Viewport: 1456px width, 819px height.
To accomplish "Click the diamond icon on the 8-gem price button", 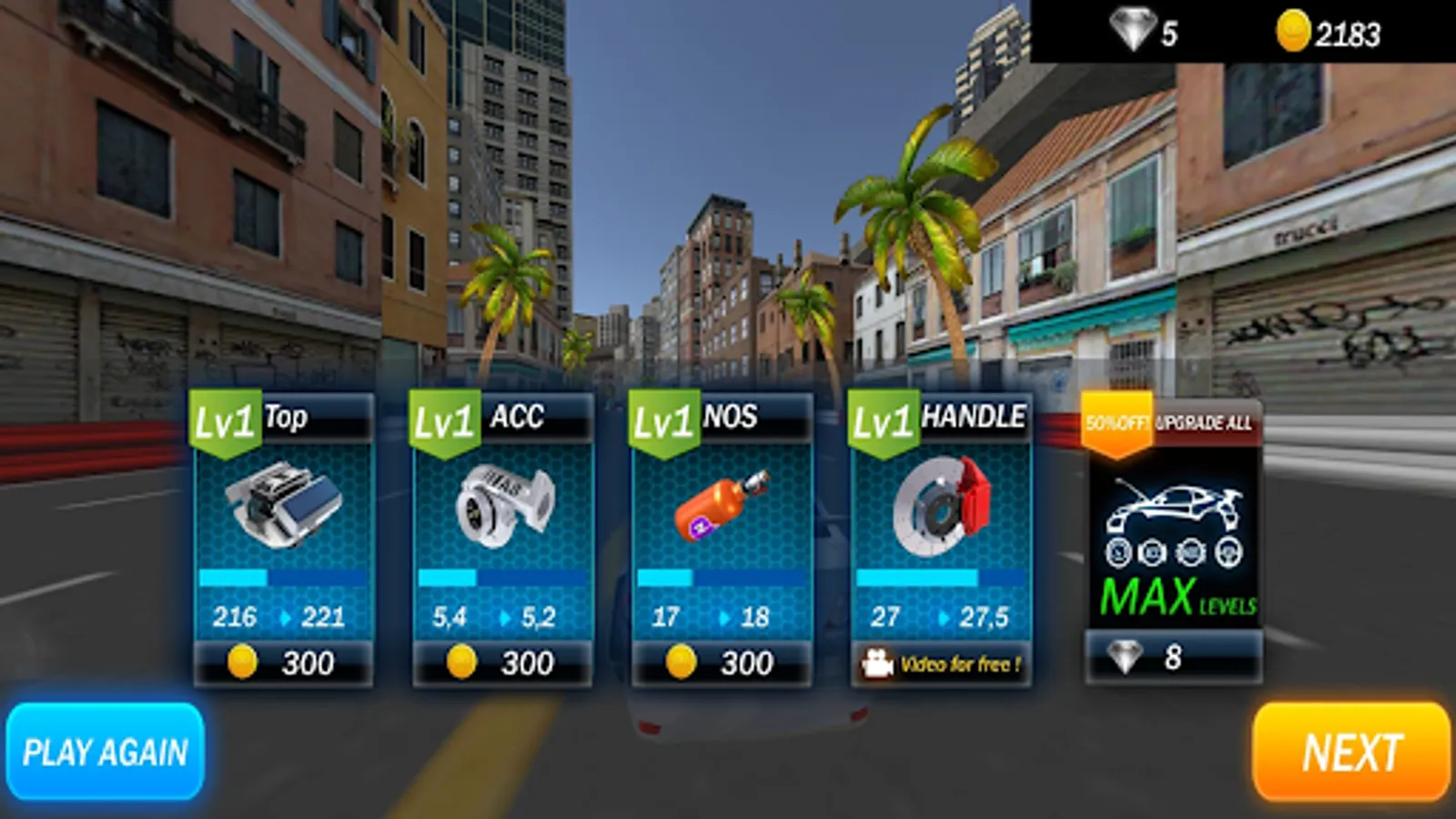I will 1126,653.
